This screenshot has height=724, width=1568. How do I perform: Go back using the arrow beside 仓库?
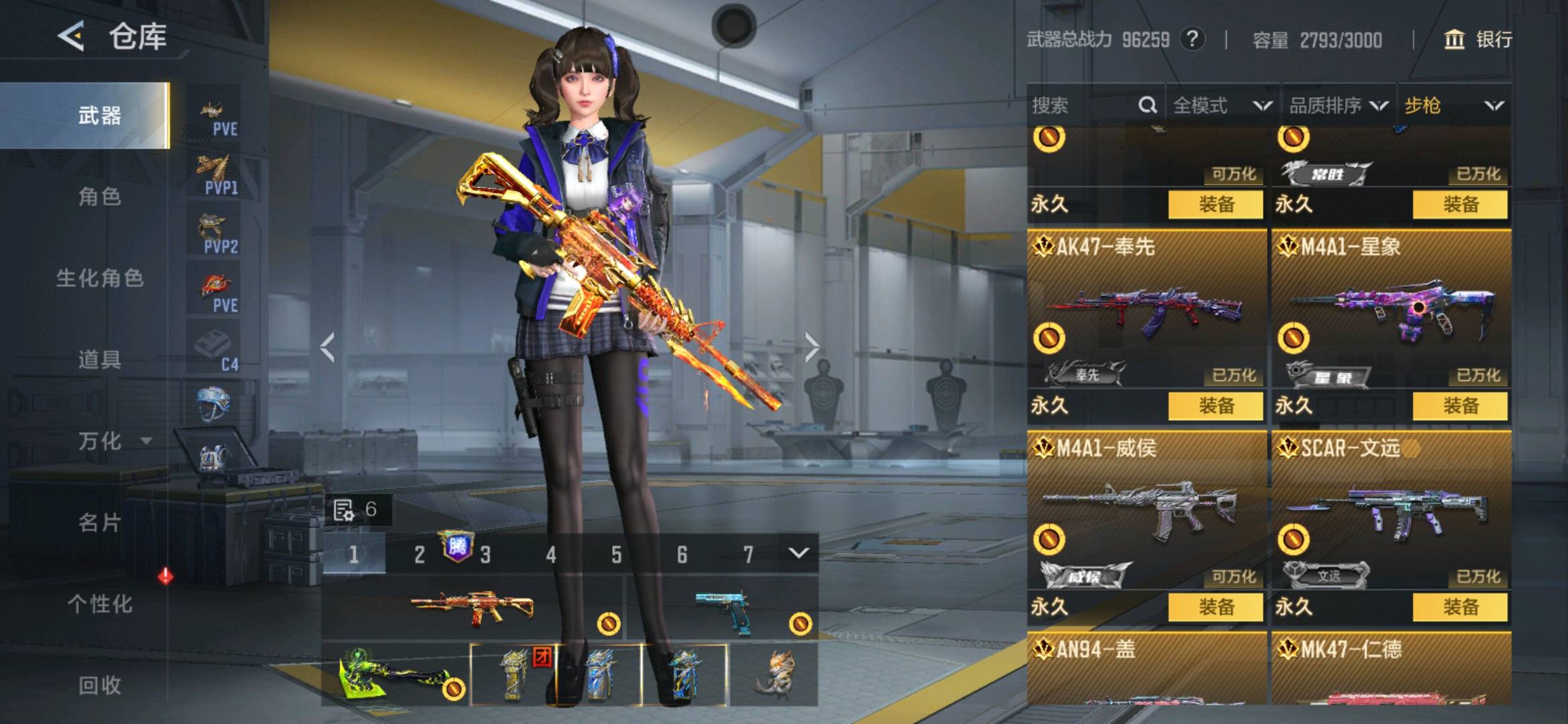coord(72,36)
